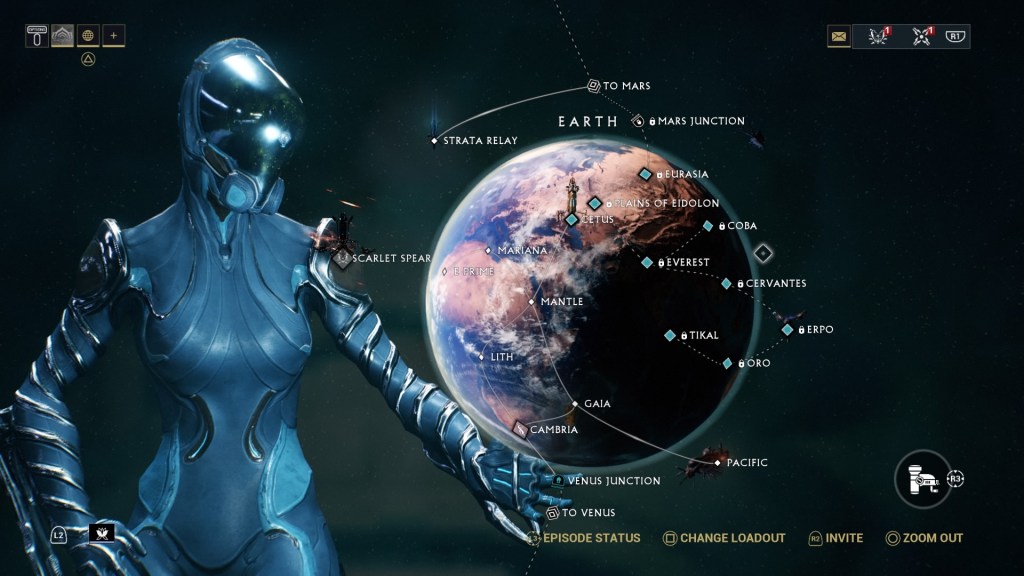1024x576 pixels.
Task: Open the inbox envelope icon
Action: (x=838, y=37)
